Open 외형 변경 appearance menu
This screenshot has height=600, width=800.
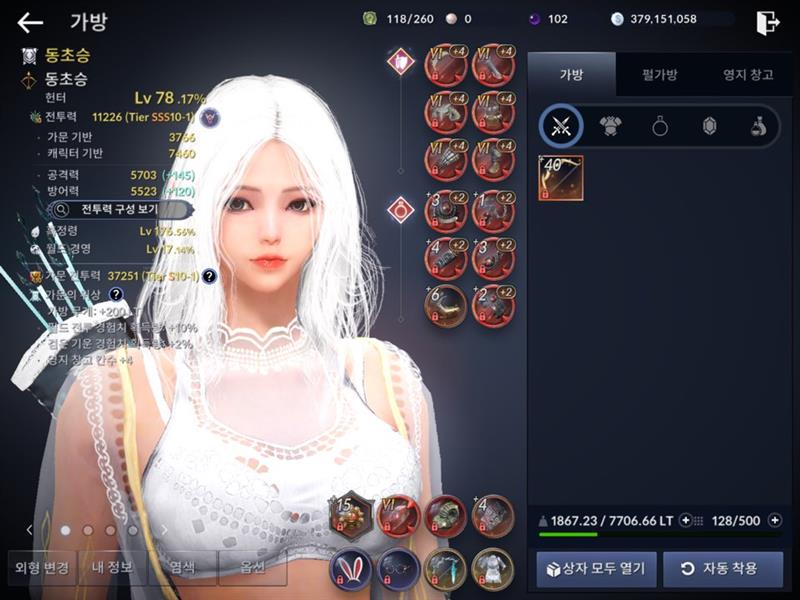point(42,568)
